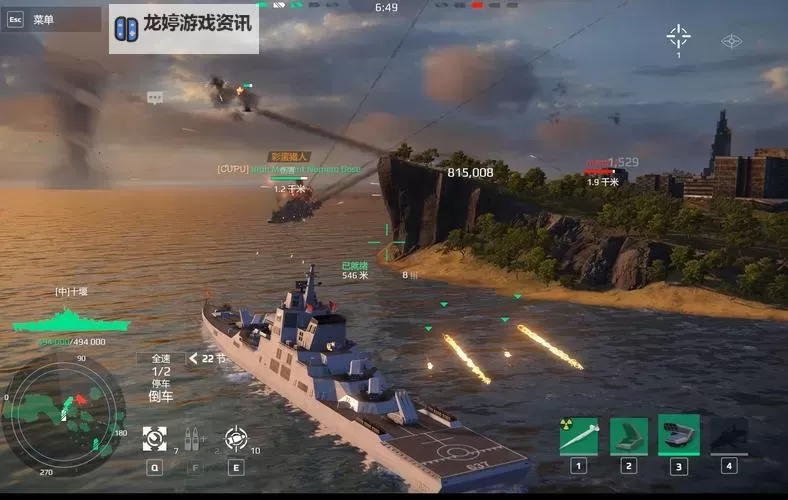
Task: Click the circular radar minimap
Action: [63, 413]
